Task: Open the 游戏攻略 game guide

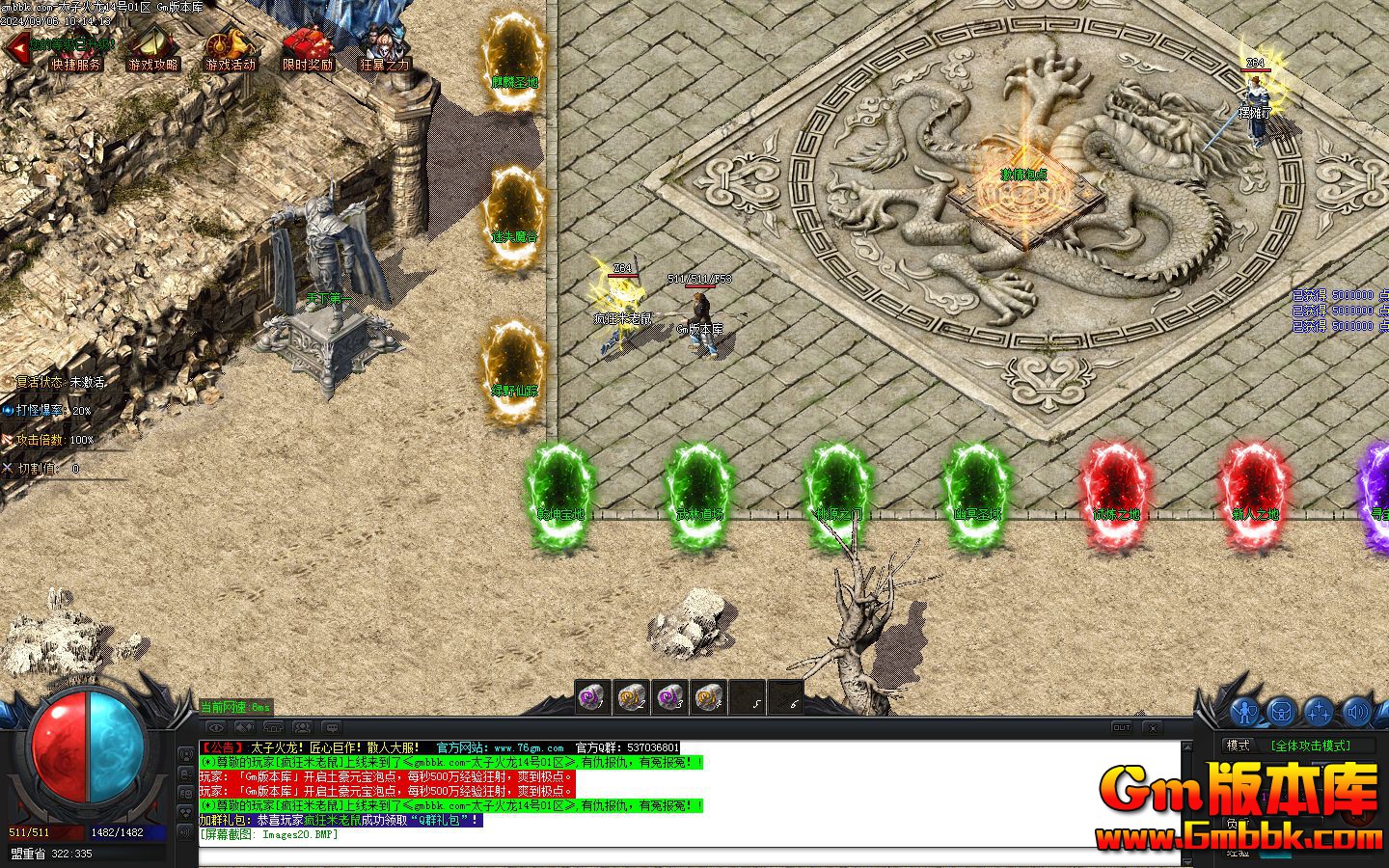Action: [152, 48]
